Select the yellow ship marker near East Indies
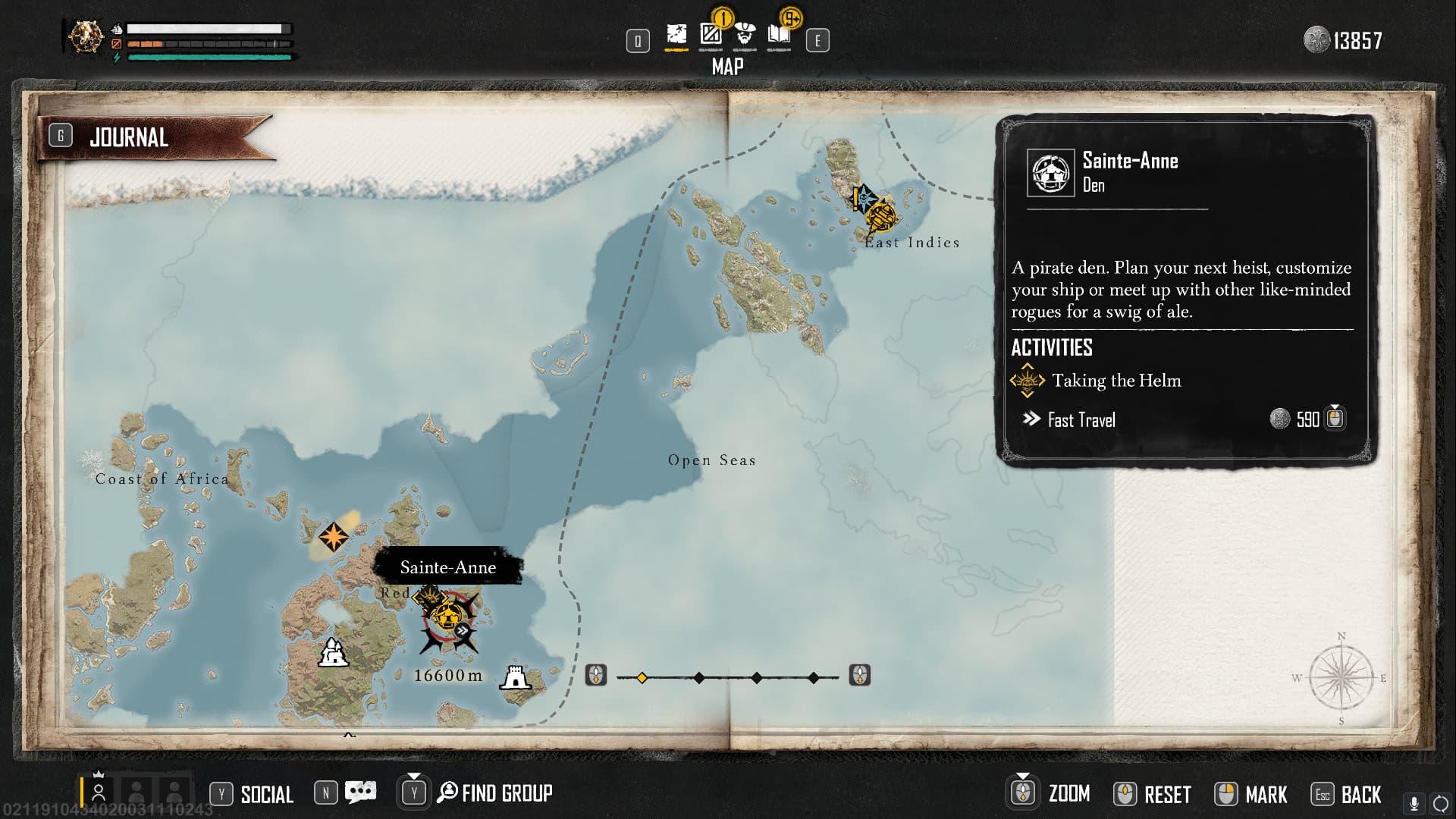 (882, 216)
